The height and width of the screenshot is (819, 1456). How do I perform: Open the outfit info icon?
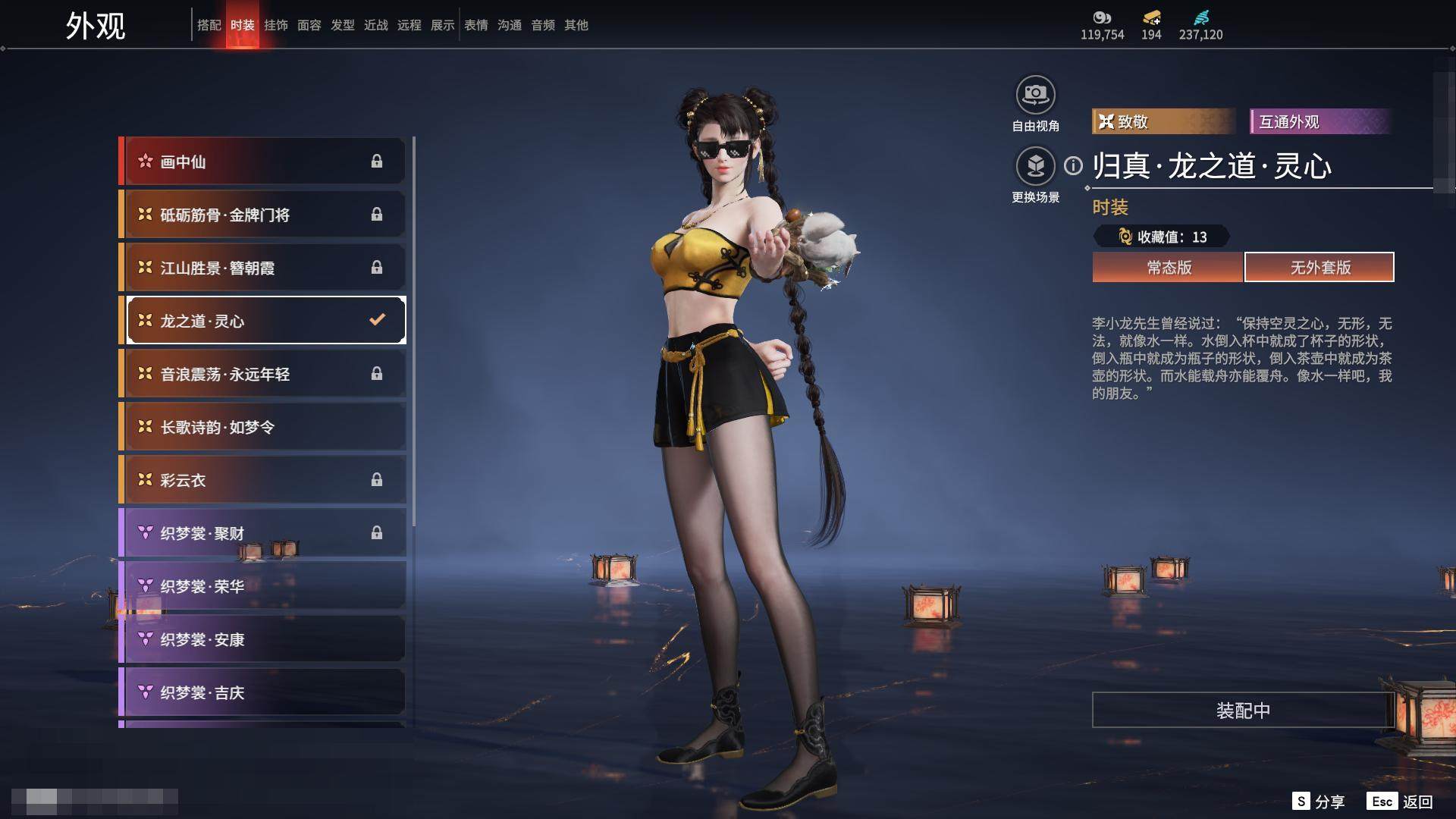(1073, 165)
